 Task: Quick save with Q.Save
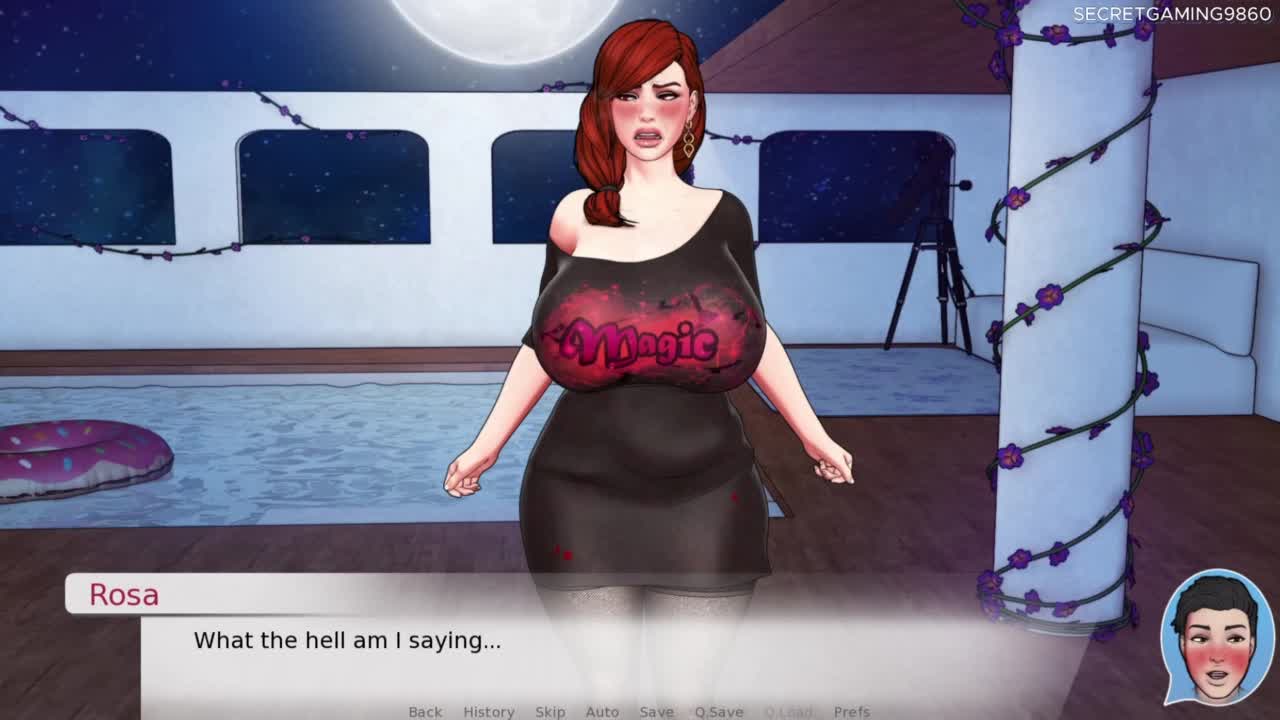(x=719, y=711)
